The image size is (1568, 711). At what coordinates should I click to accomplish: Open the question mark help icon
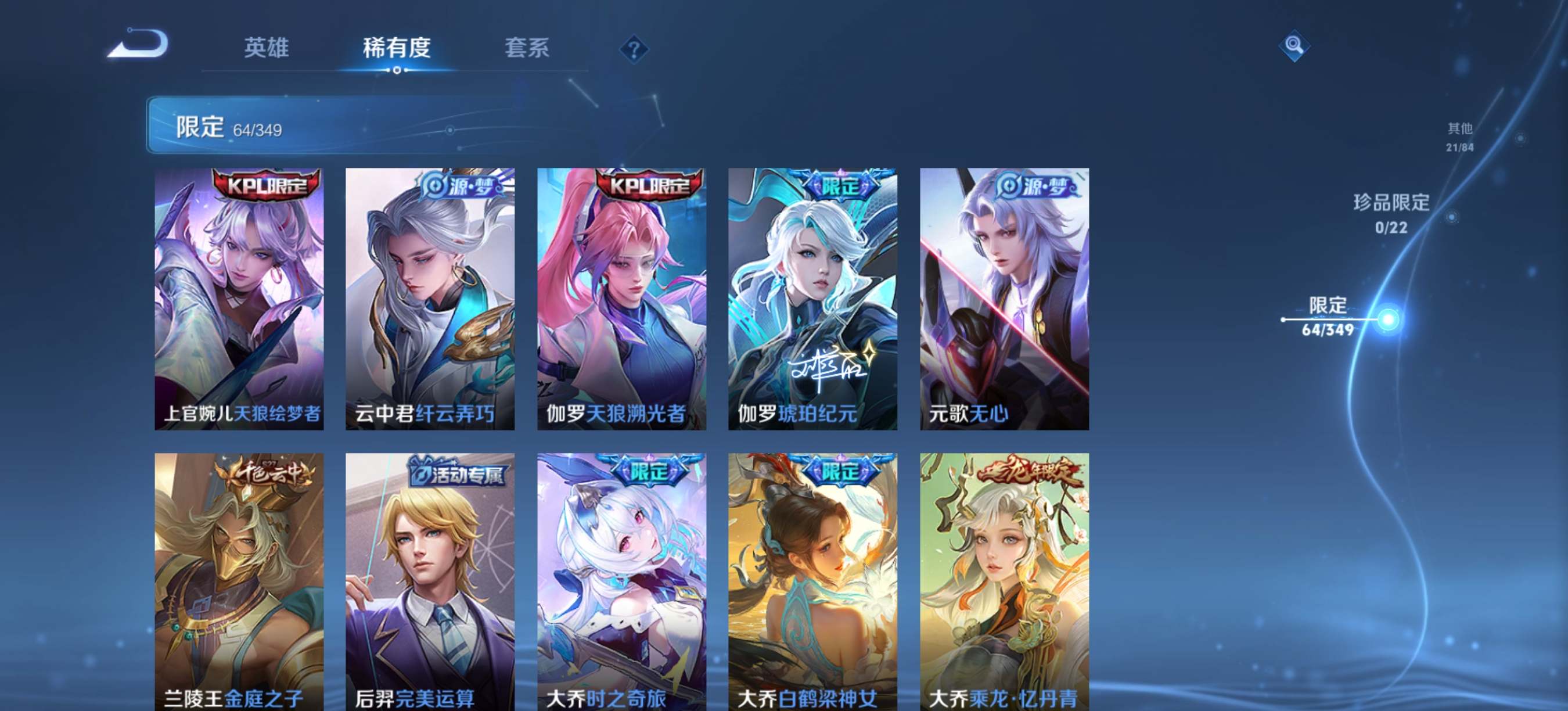[x=634, y=49]
